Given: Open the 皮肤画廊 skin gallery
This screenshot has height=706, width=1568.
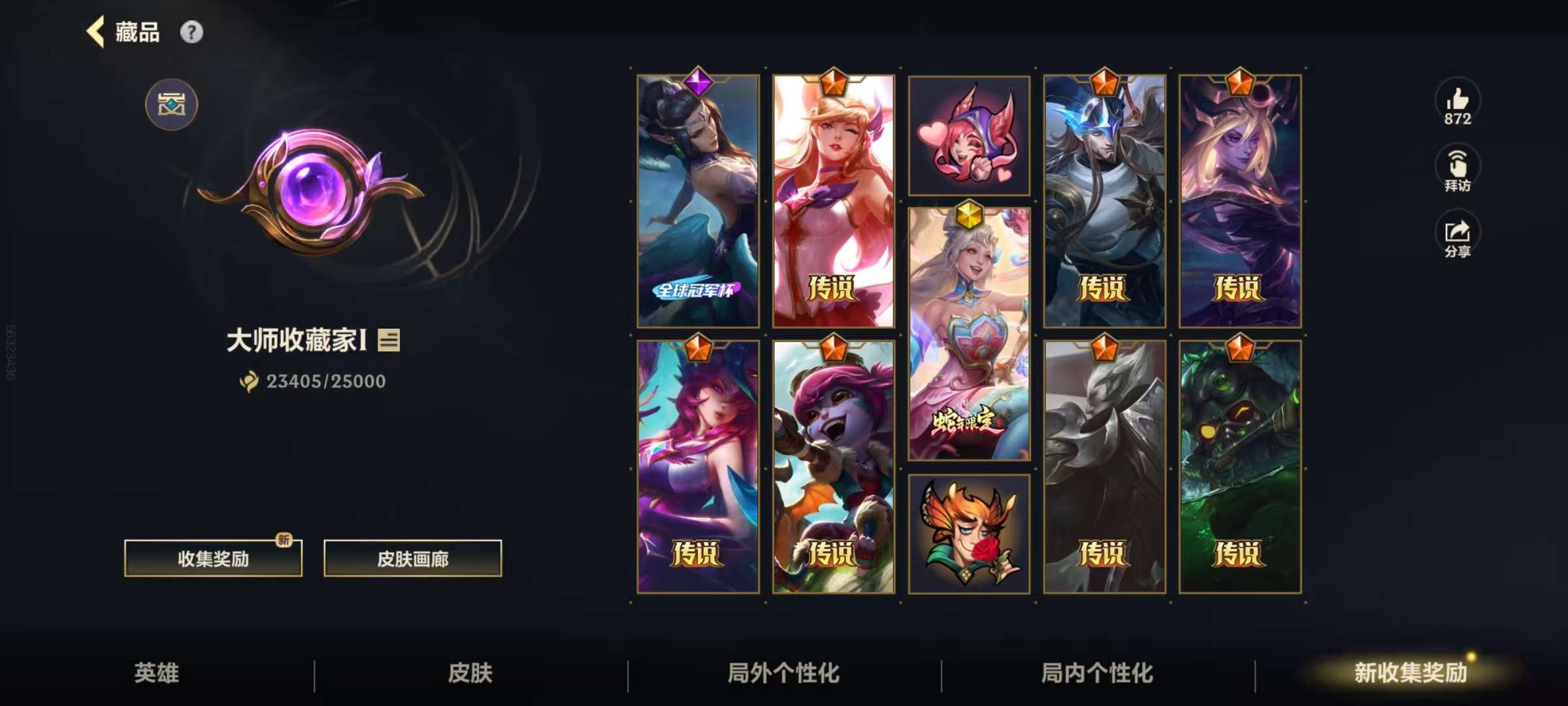Looking at the screenshot, I should tap(412, 558).
